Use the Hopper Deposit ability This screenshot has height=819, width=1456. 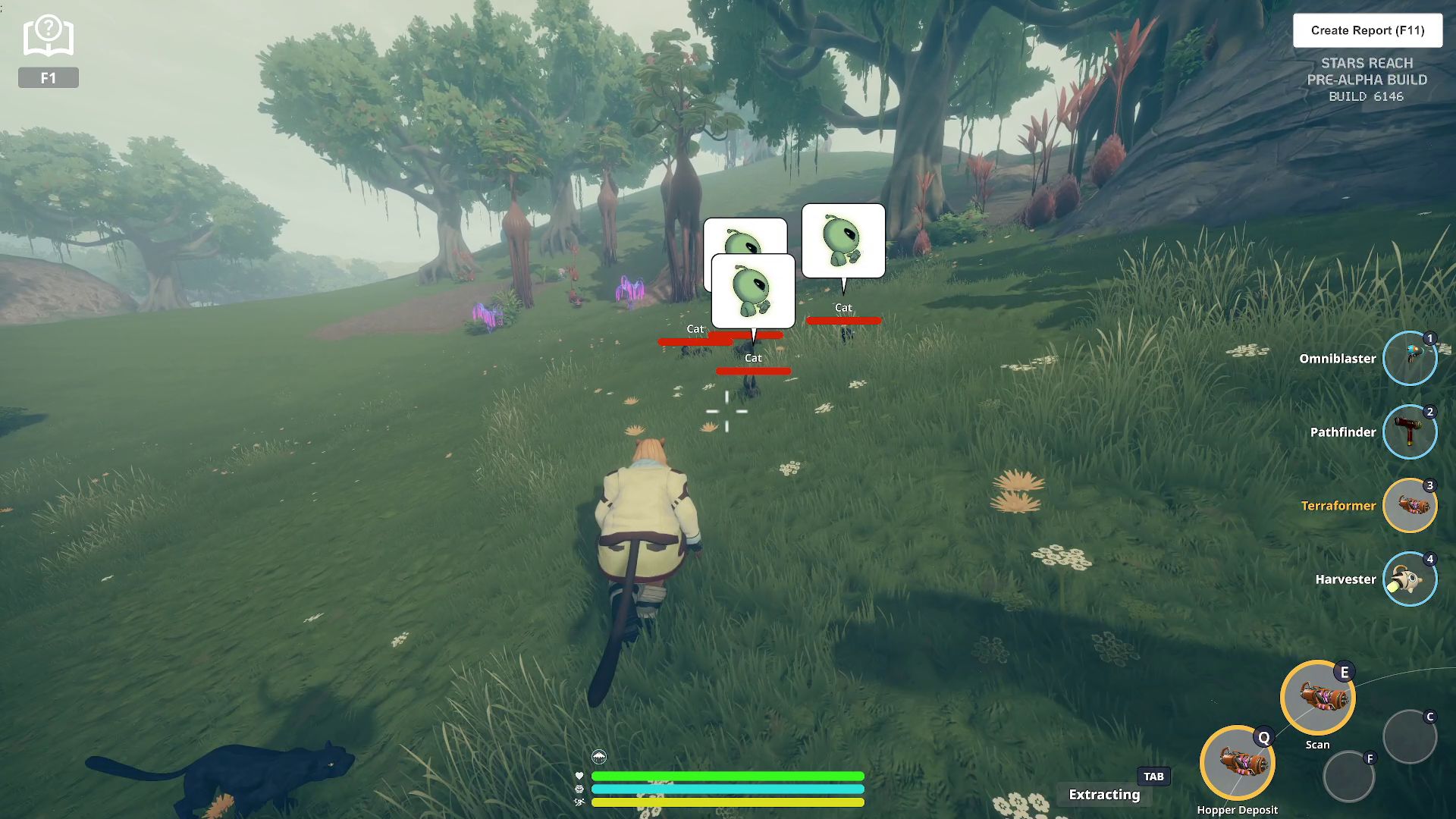[1237, 763]
